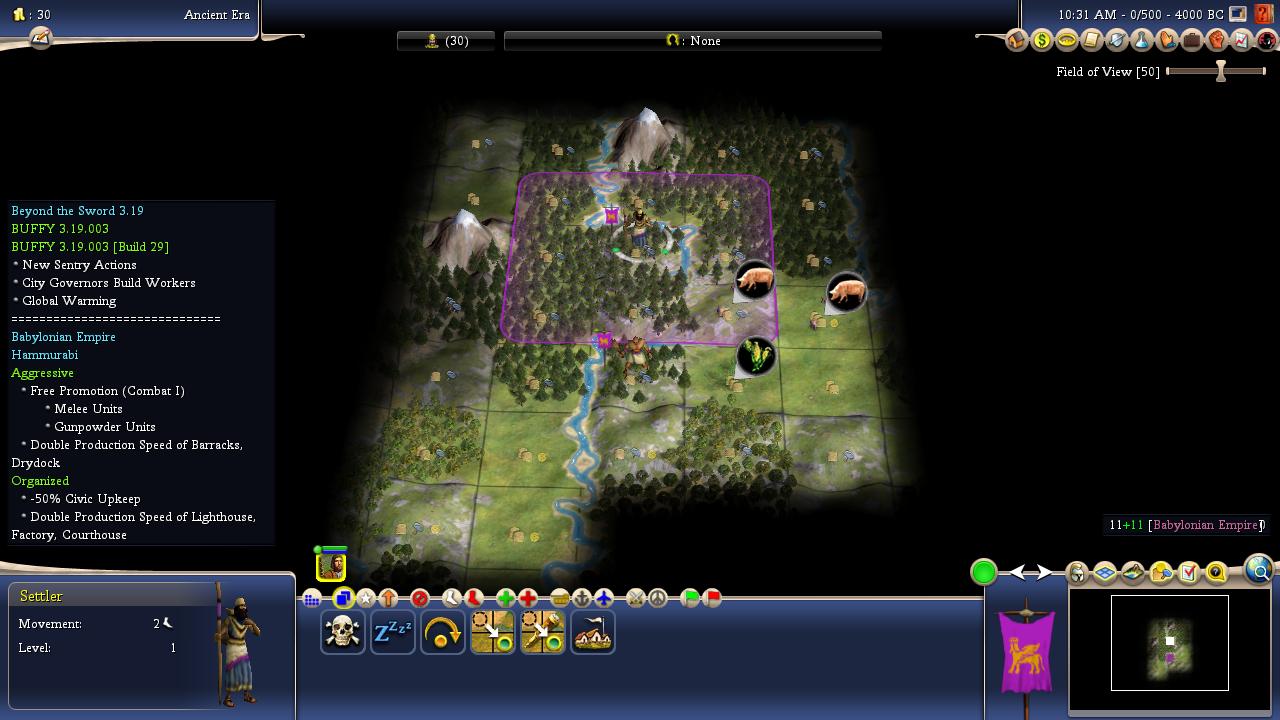The height and width of the screenshot is (720, 1280).
Task: Open the financial advisor dollar icon
Action: (1042, 41)
